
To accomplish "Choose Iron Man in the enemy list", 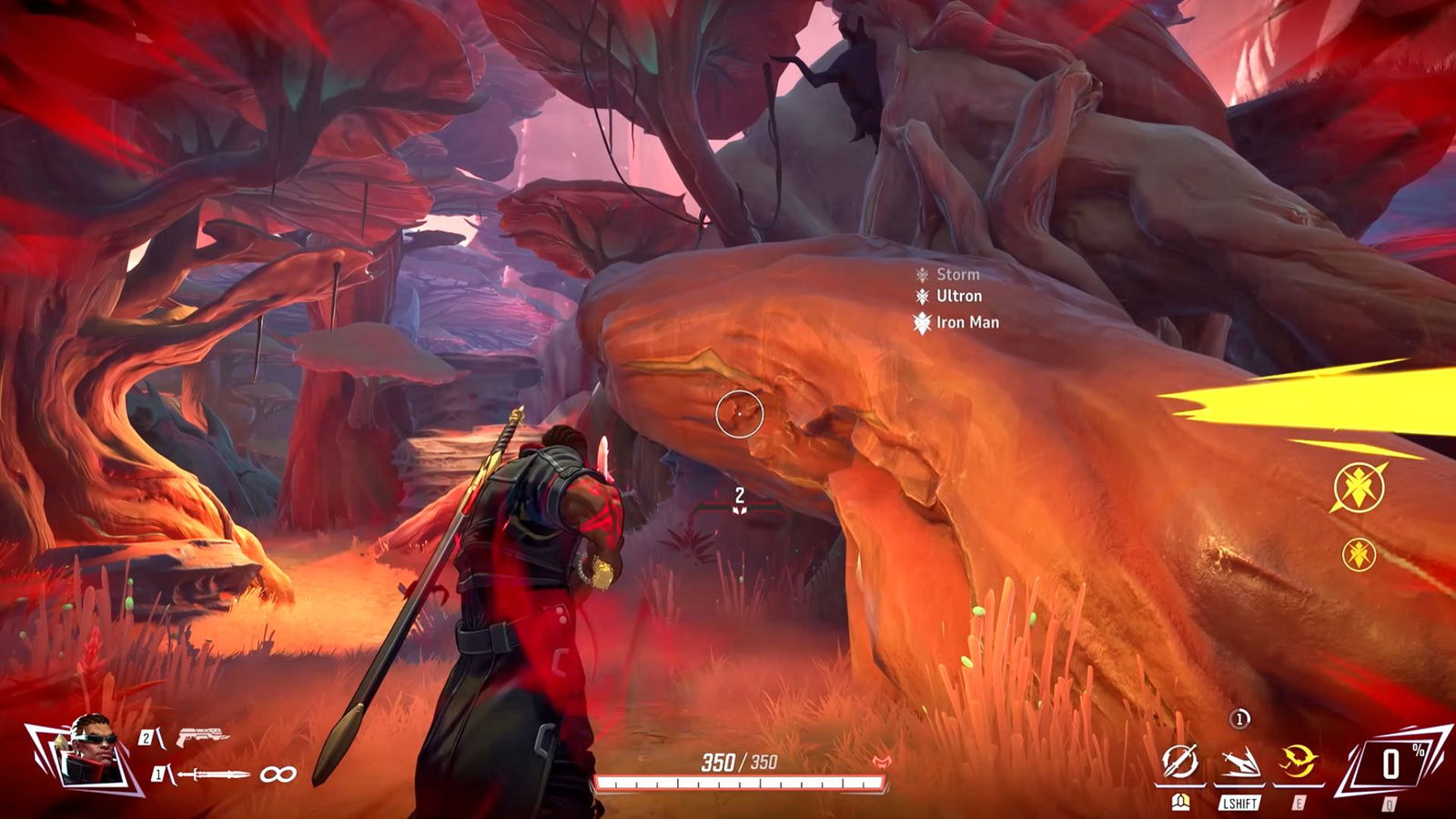I will click(x=966, y=322).
